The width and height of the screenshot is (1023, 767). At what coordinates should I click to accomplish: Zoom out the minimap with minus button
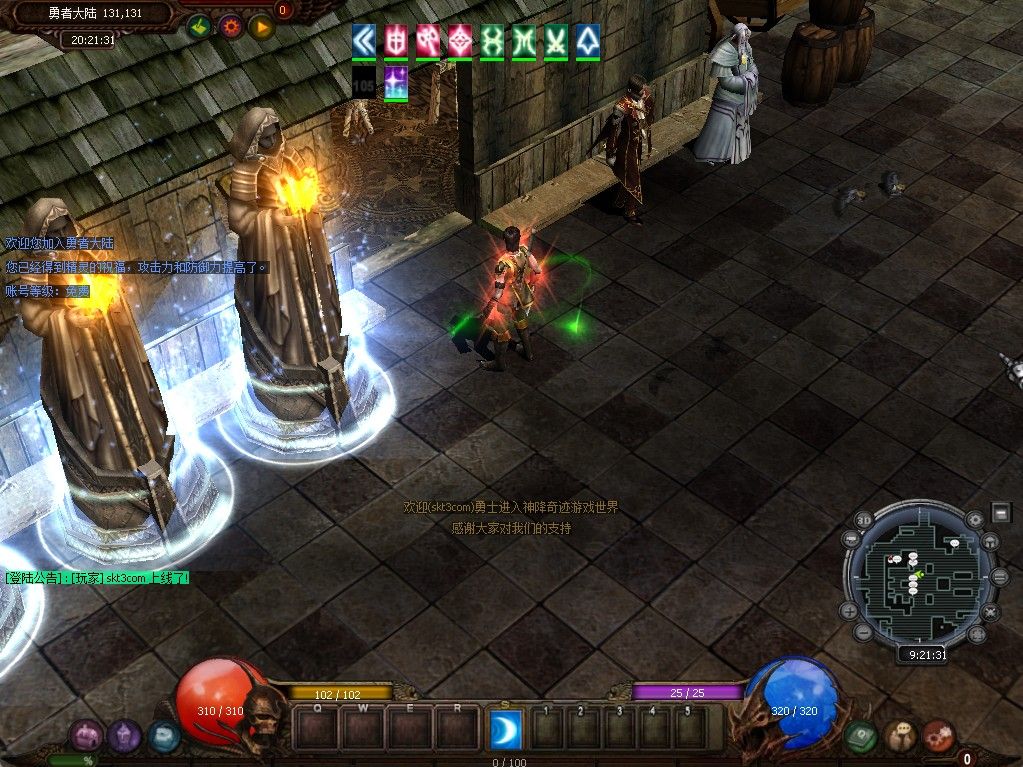(865, 632)
